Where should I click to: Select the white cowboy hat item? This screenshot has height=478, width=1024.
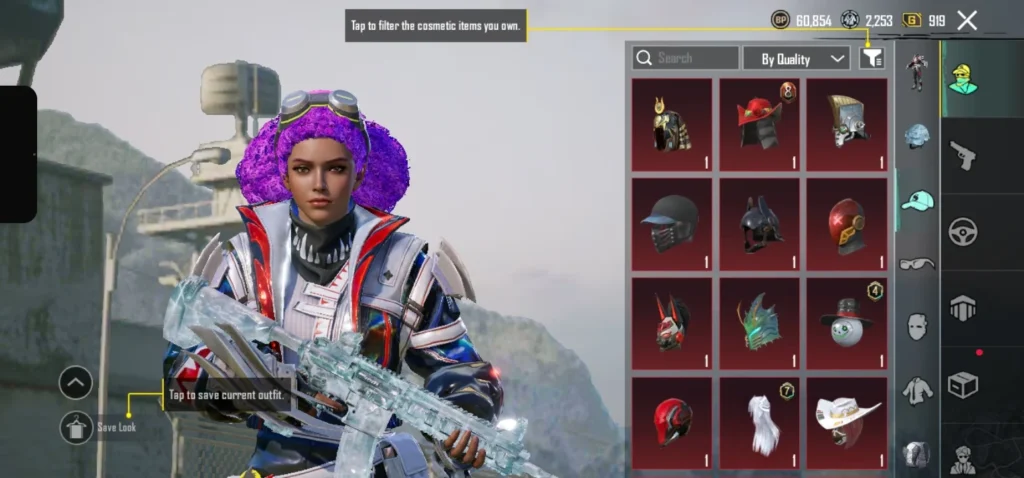pos(846,421)
